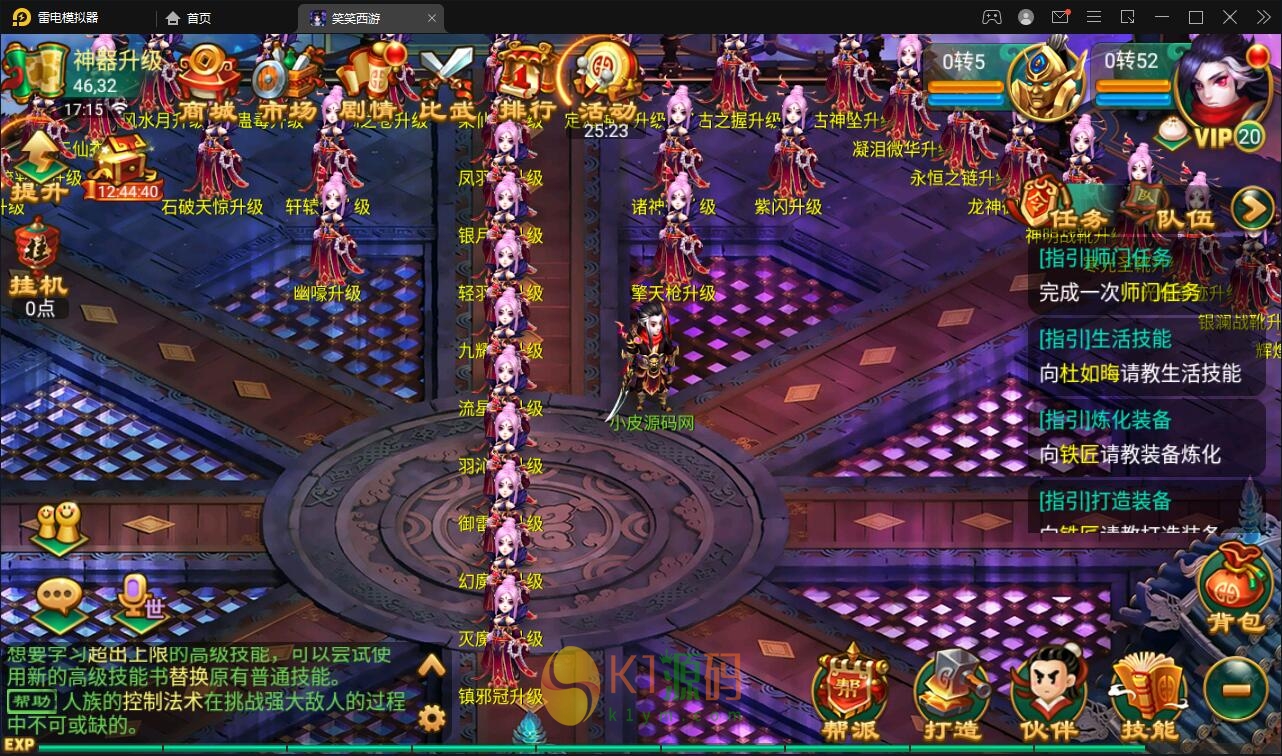Screen dimensions: 1282x756
Task: Open the 伙伴 companions button
Action: click(x=1047, y=697)
